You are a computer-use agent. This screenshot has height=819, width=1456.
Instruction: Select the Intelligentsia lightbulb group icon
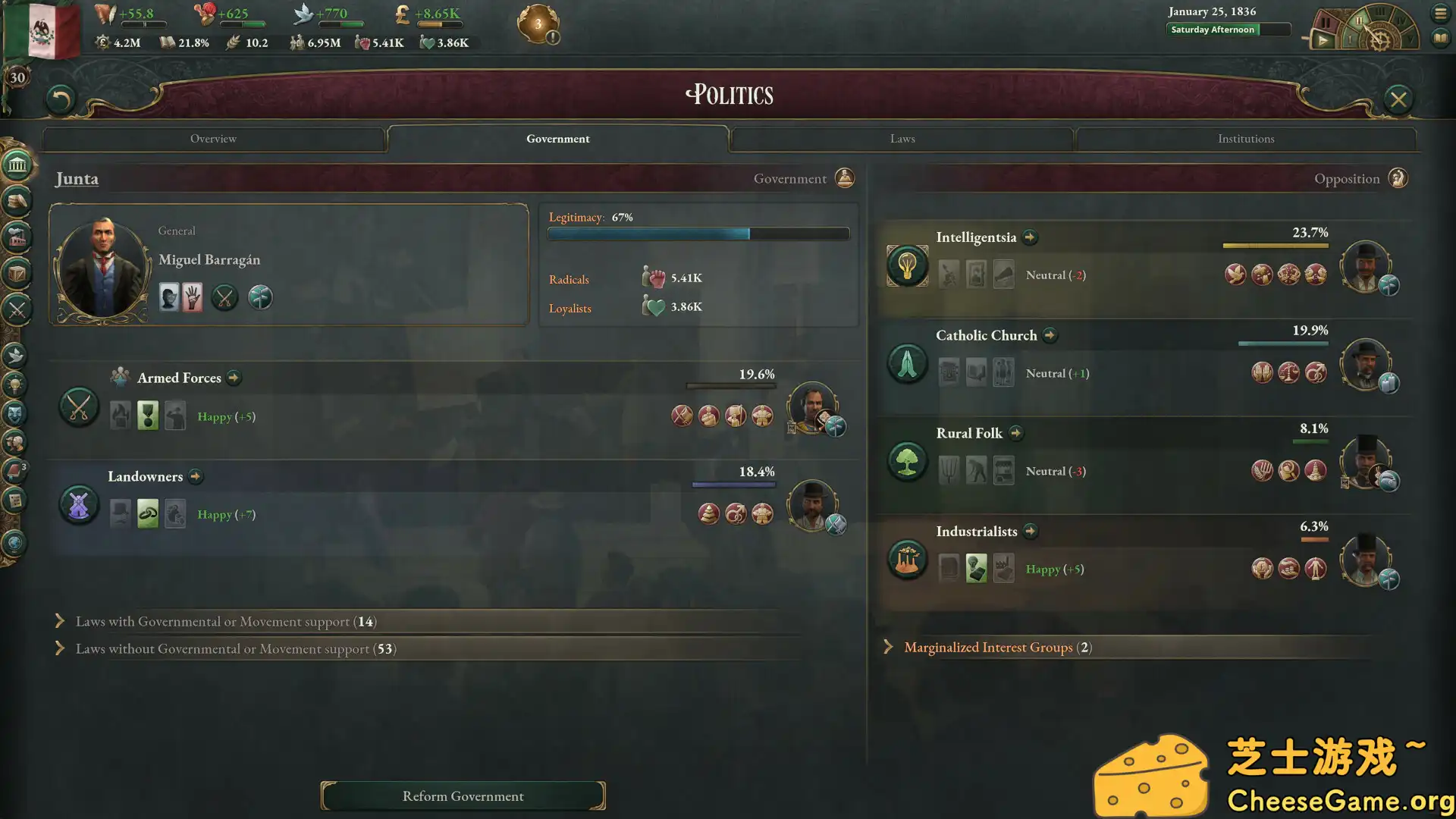(907, 266)
